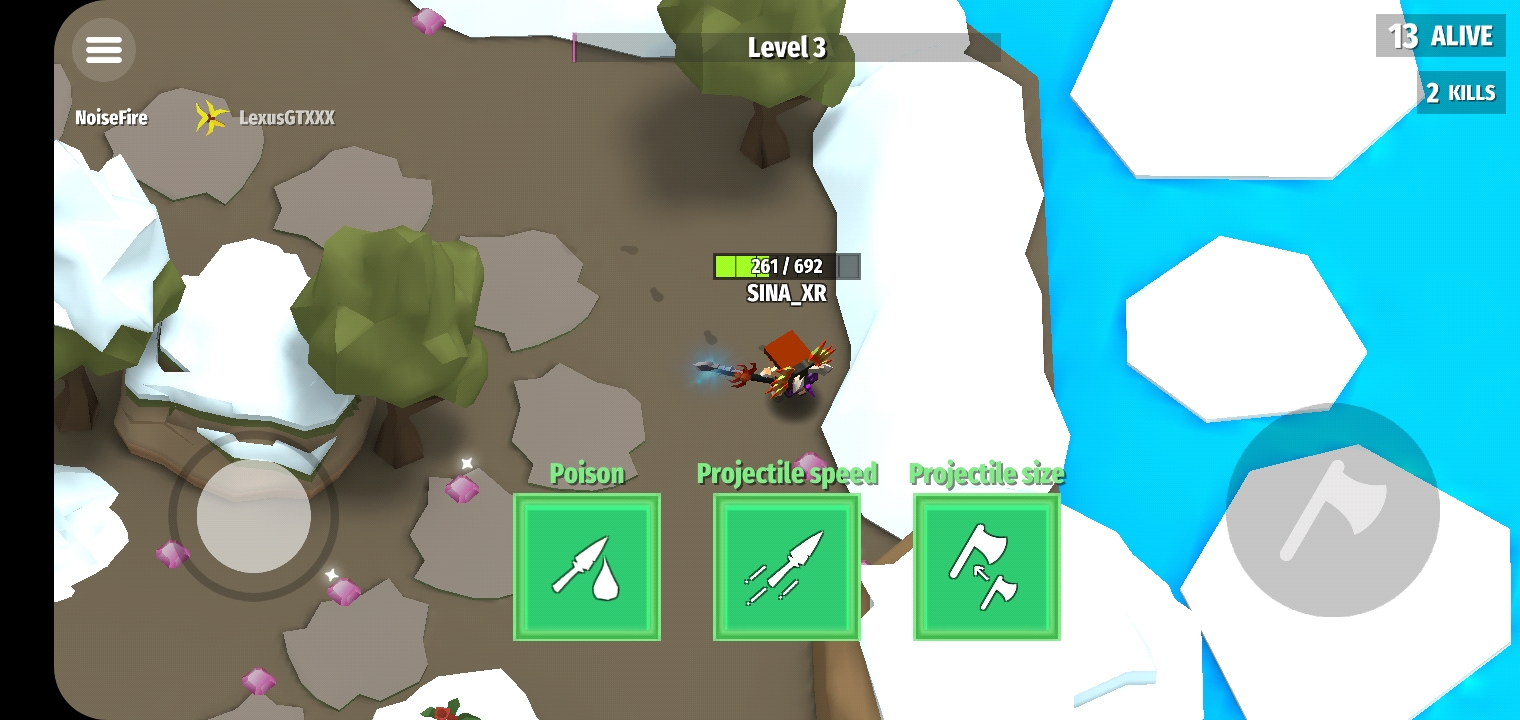Touch the virtual movement joystick

point(254,515)
